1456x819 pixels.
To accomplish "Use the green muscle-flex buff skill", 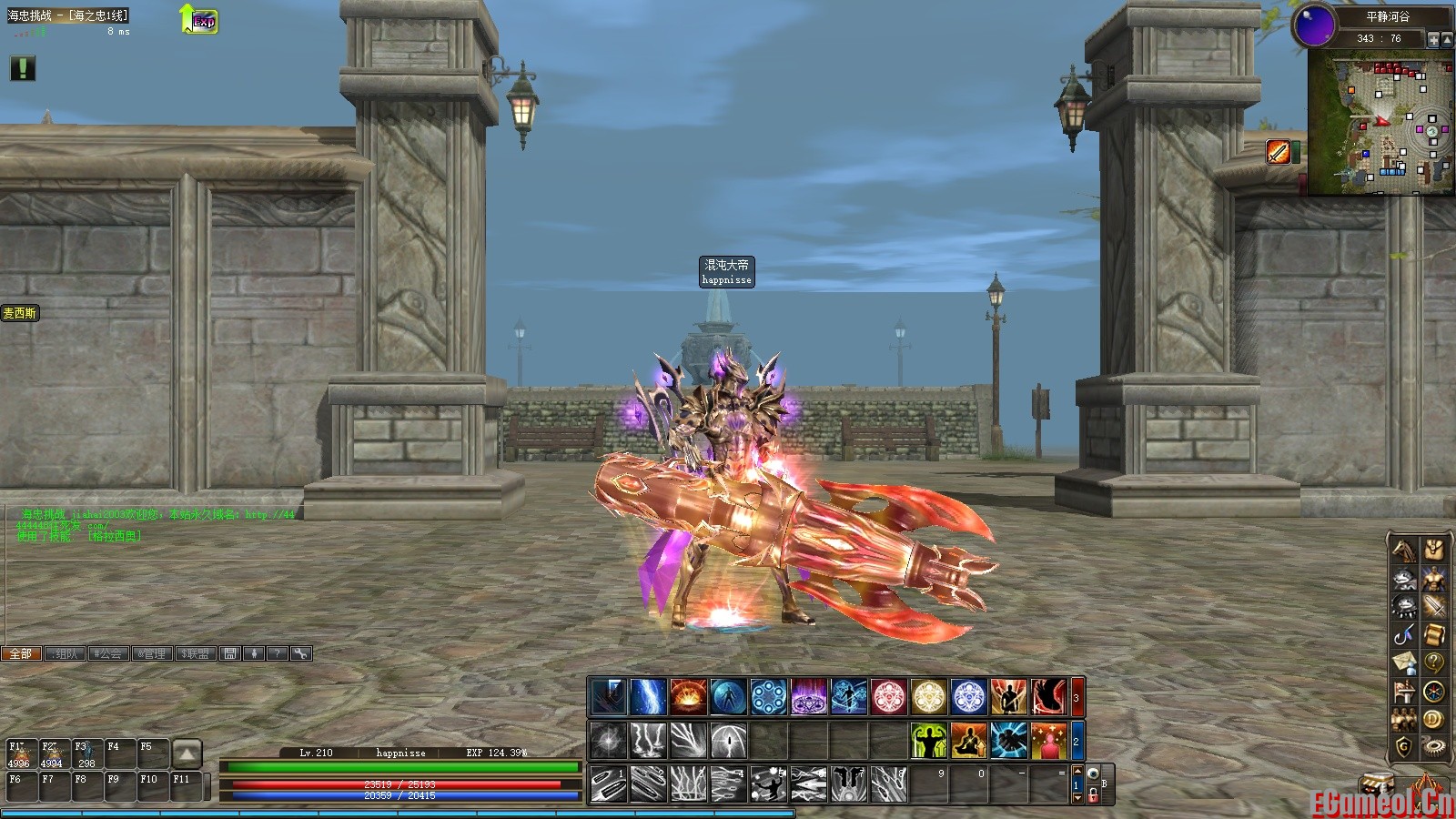I will click(x=929, y=741).
